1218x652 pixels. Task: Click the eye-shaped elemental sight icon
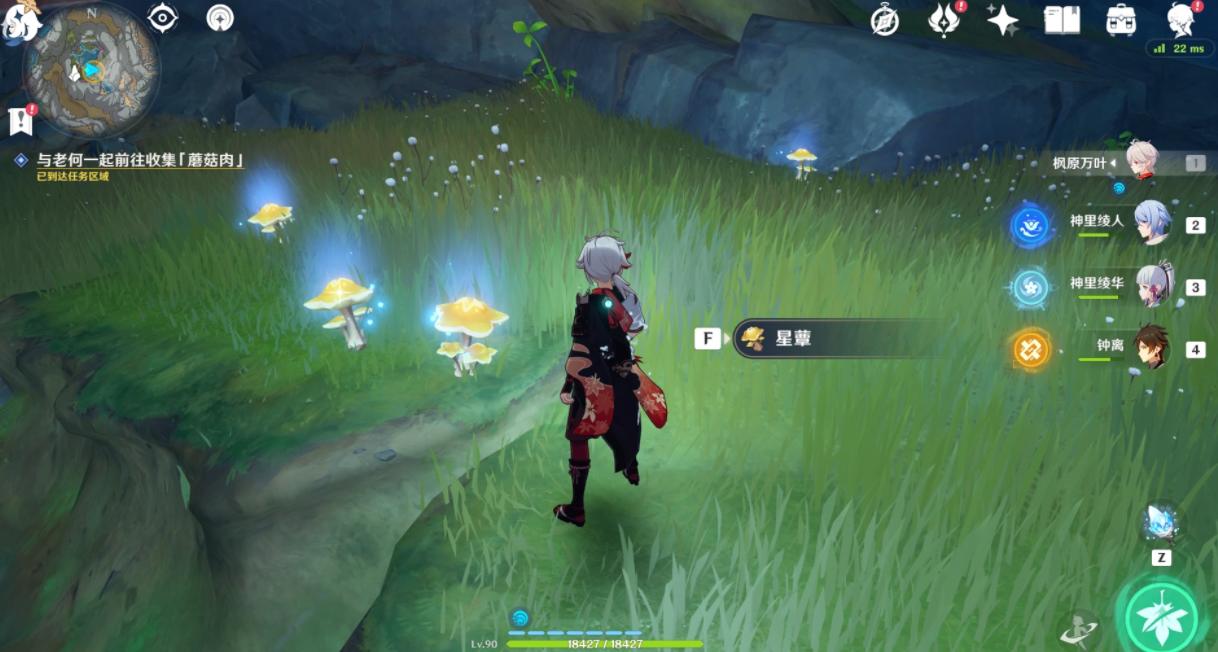coord(162,18)
